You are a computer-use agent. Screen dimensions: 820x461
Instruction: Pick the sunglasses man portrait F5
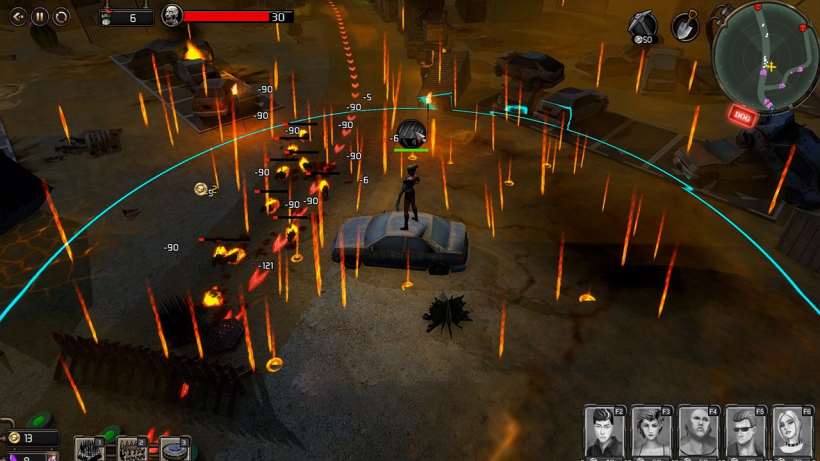745,431
